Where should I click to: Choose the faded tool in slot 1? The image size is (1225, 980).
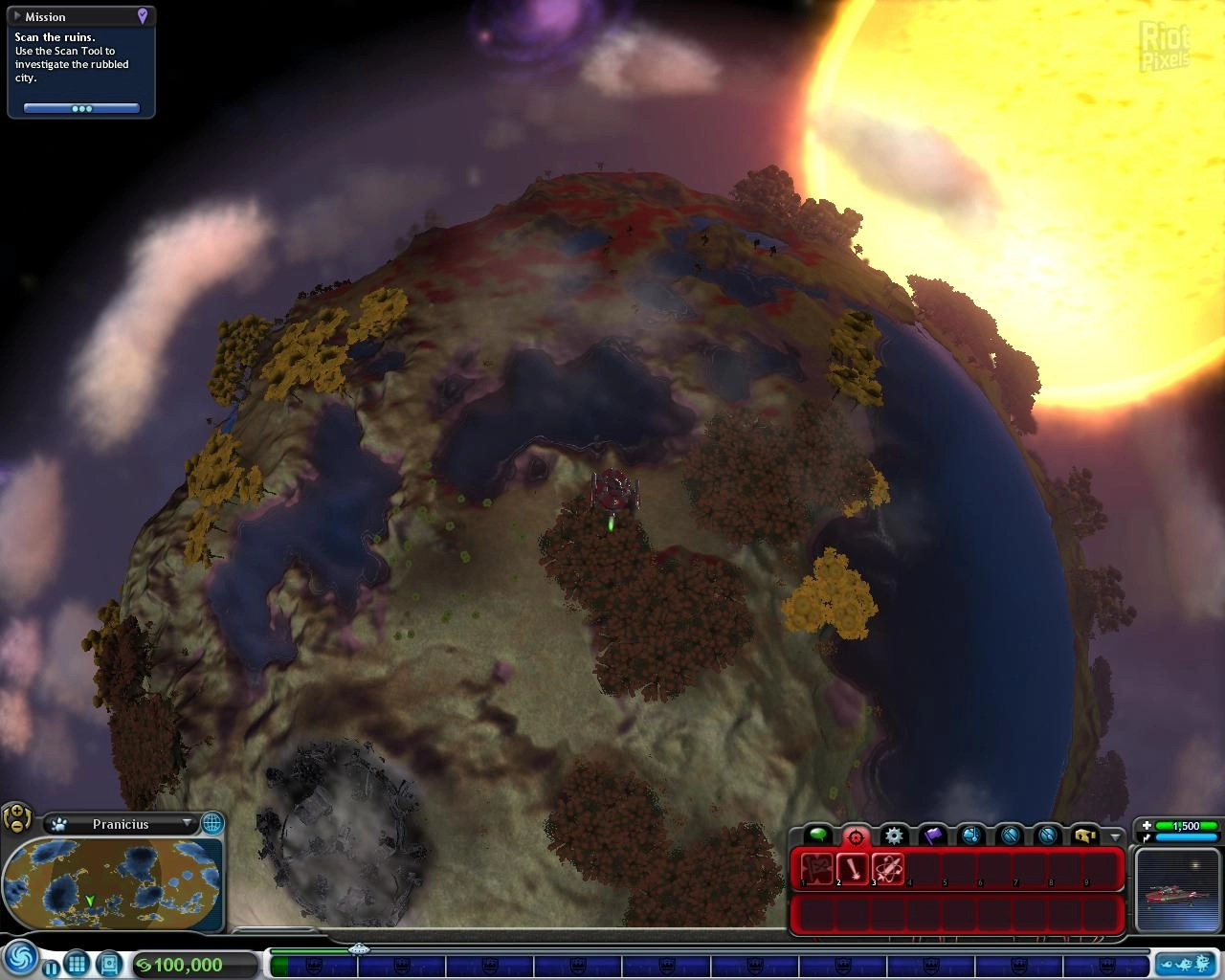pyautogui.click(x=816, y=869)
